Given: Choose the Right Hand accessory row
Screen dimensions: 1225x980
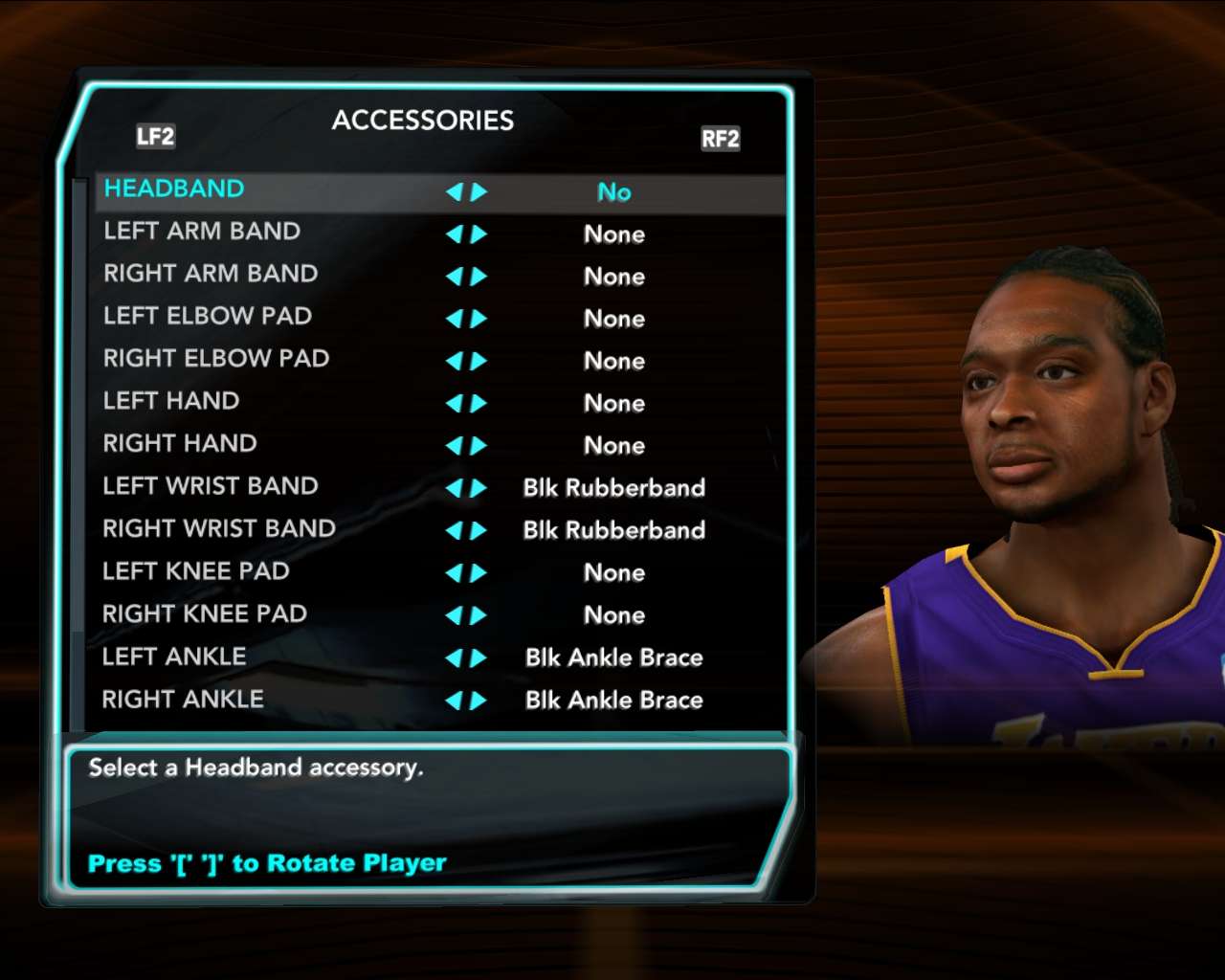Looking at the screenshot, I should (x=180, y=444).
